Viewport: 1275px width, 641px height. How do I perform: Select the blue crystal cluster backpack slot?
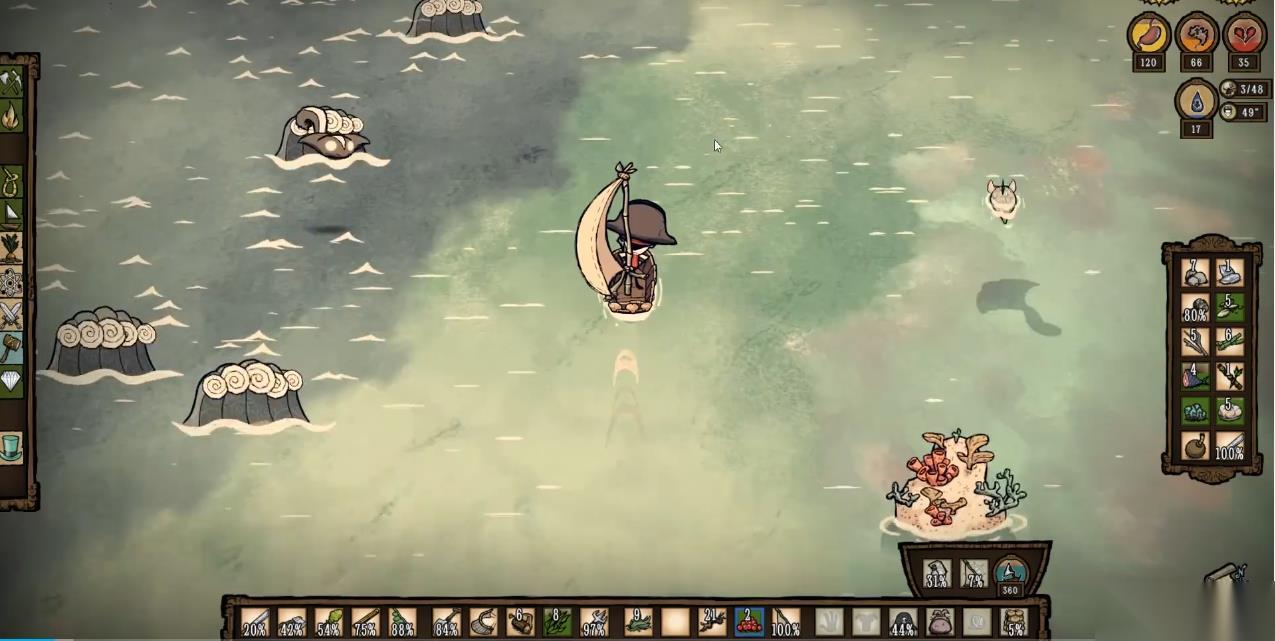pyautogui.click(x=1195, y=411)
